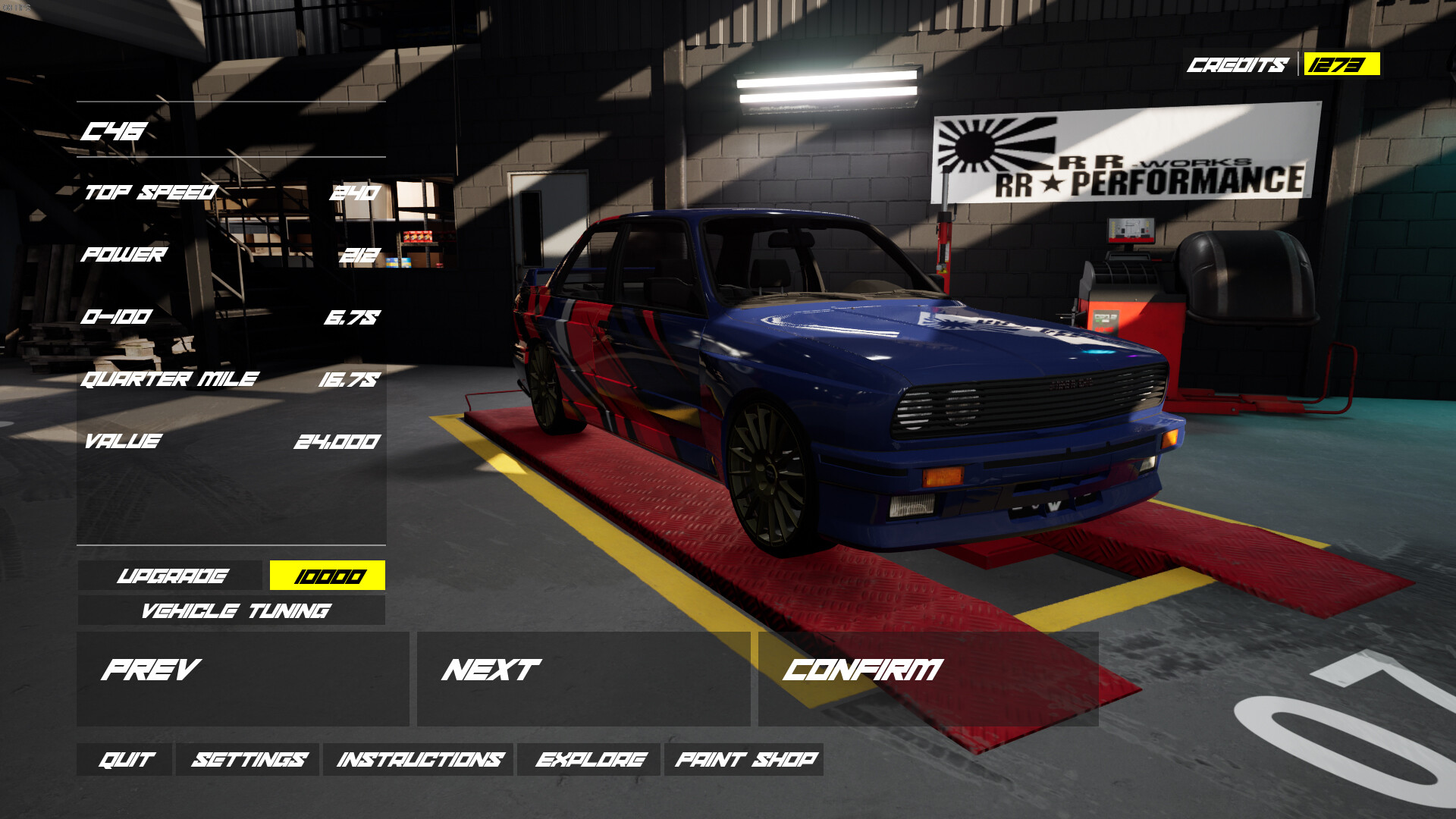
Task: Click the CREDITS label in the corner
Action: [x=1238, y=66]
